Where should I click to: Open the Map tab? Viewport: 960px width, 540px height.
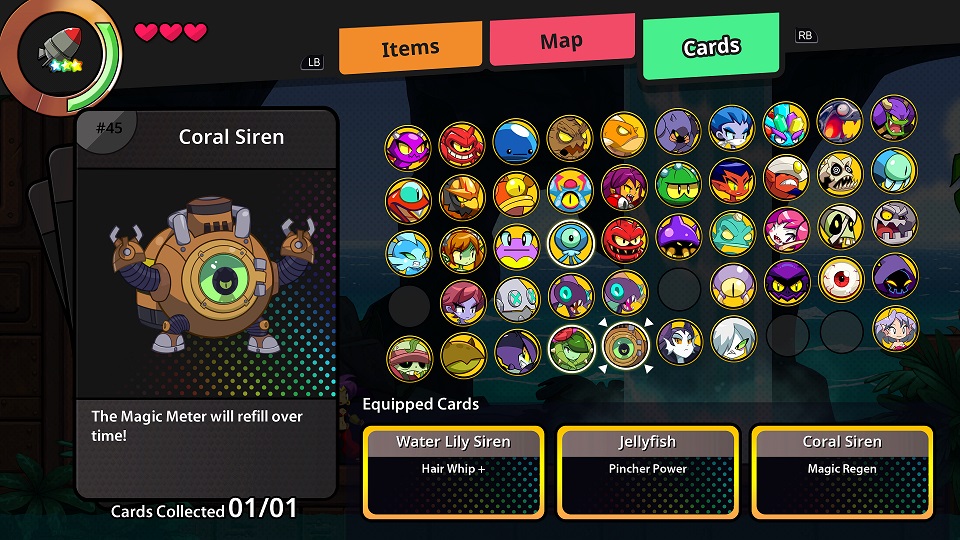pyautogui.click(x=561, y=41)
